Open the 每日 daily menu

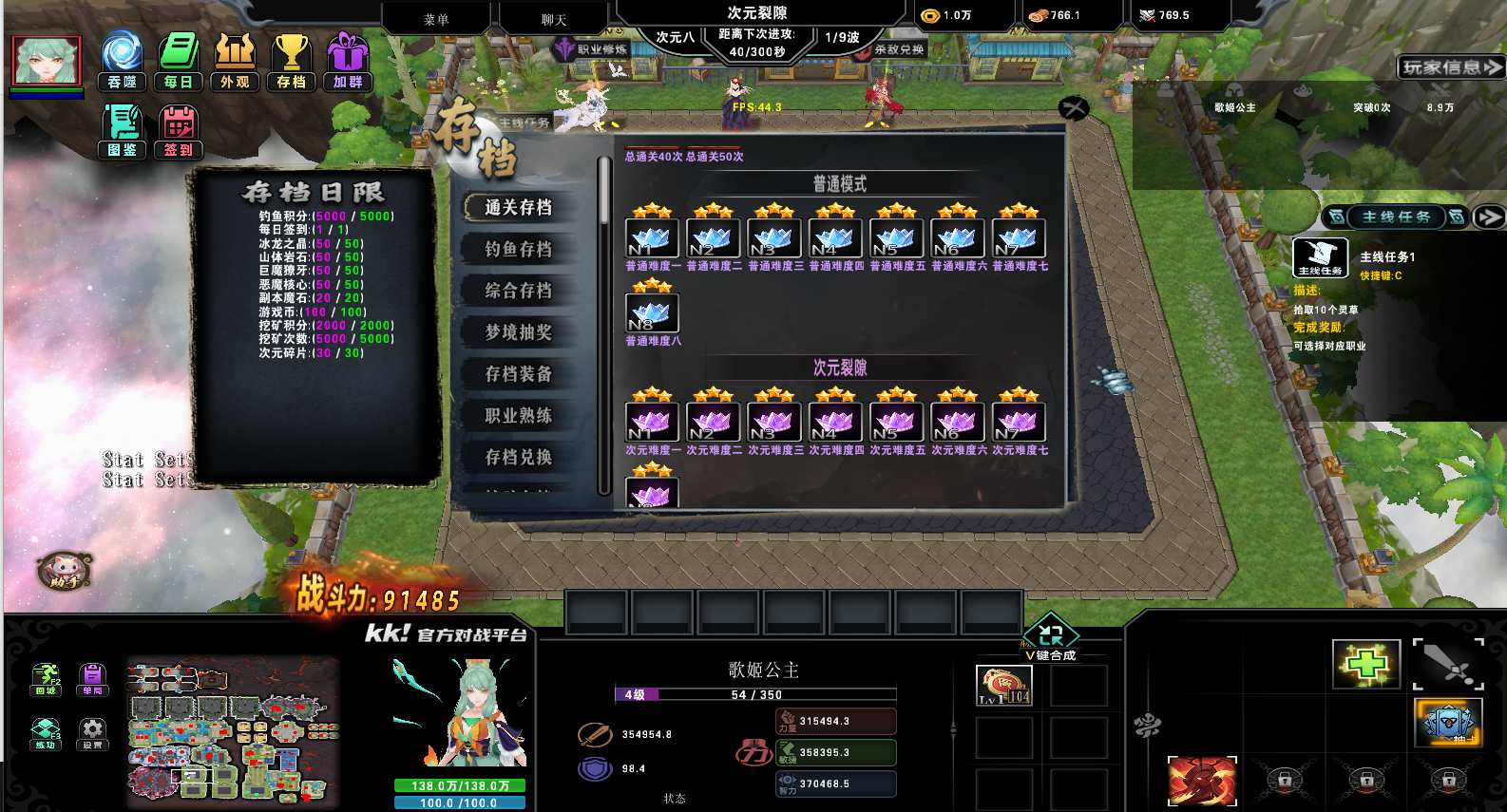pos(179,60)
